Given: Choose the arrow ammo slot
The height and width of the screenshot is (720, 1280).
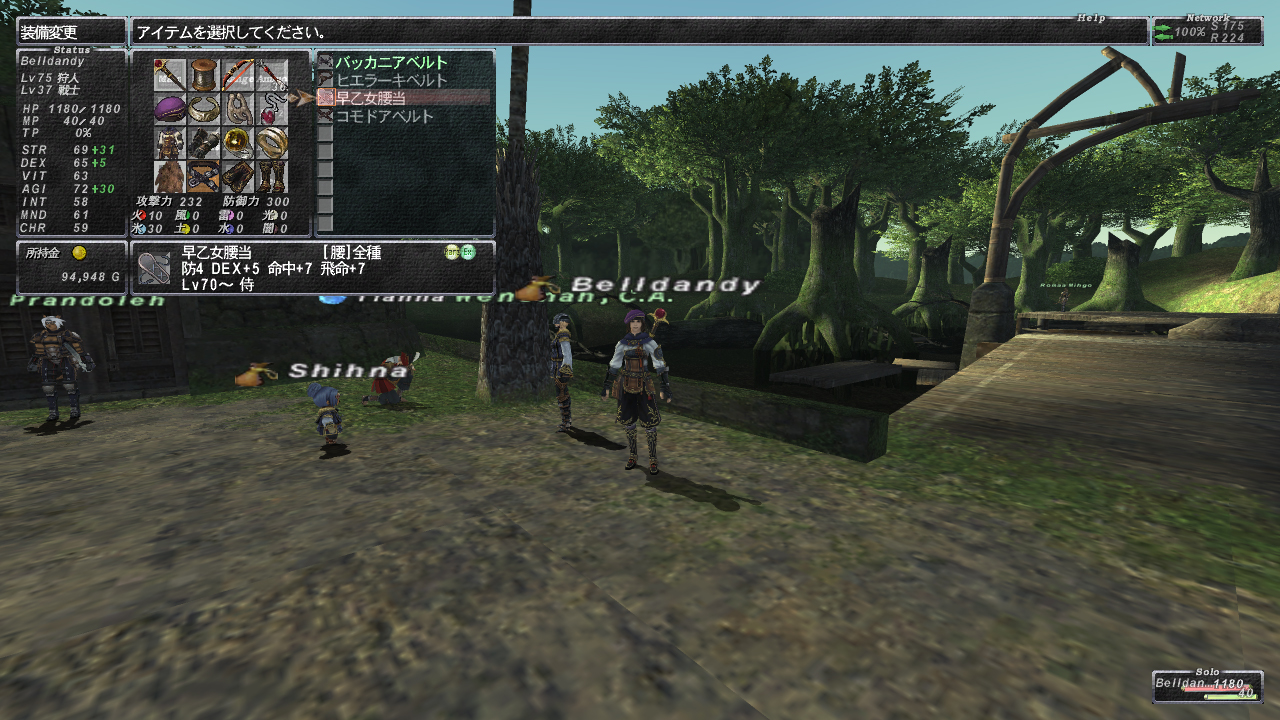Looking at the screenshot, I should click(271, 75).
